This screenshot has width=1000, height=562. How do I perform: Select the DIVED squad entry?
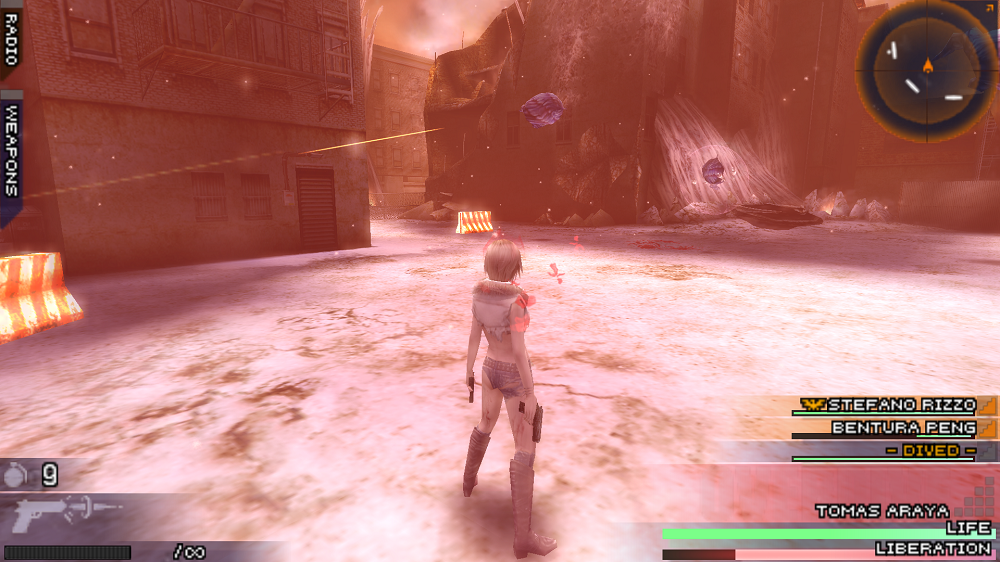coord(930,451)
